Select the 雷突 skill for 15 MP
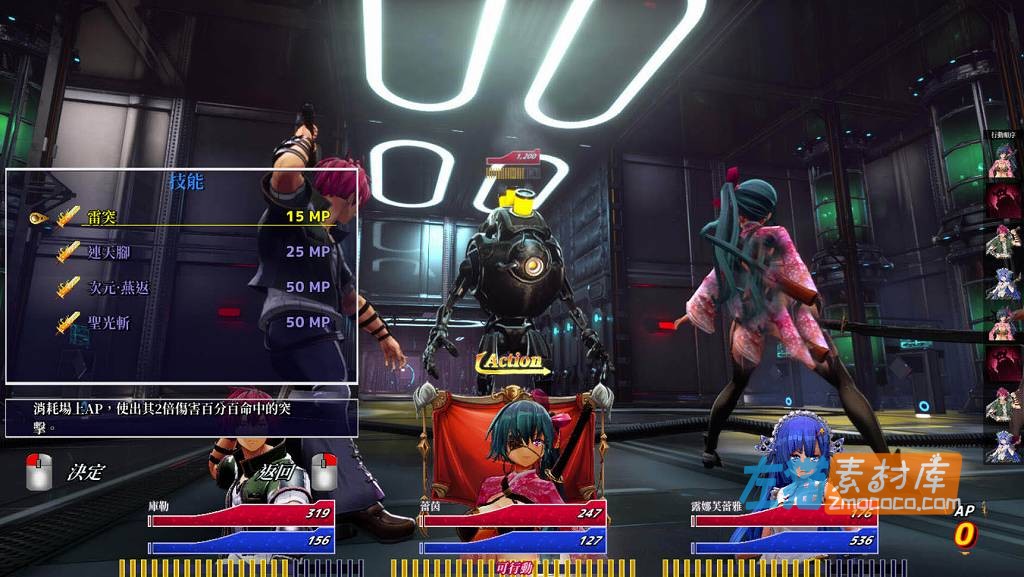This screenshot has width=1024, height=577. point(180,216)
